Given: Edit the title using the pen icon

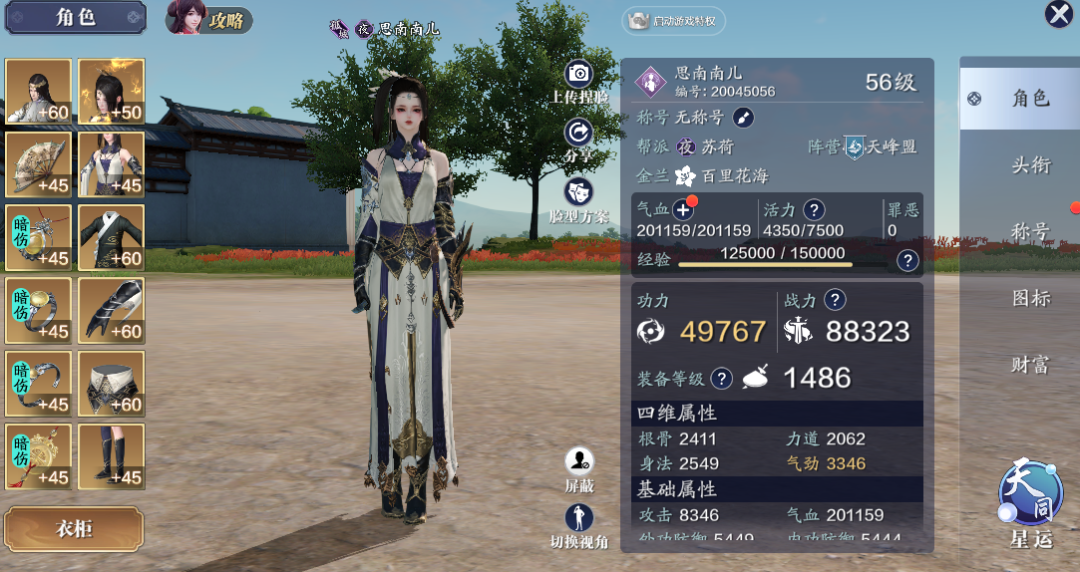Looking at the screenshot, I should pos(743,117).
